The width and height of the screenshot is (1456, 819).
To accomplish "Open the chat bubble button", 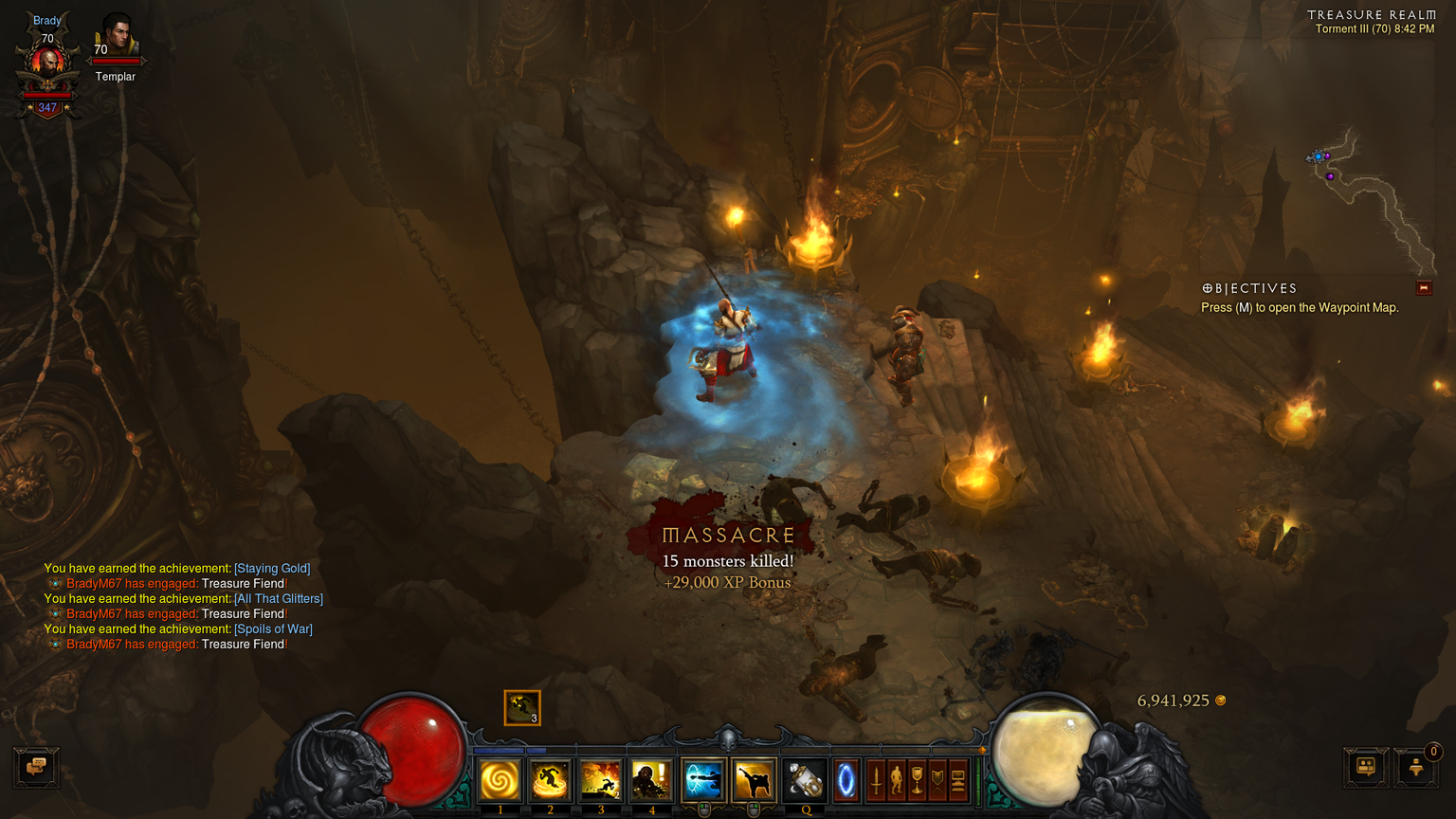I will 37,767.
